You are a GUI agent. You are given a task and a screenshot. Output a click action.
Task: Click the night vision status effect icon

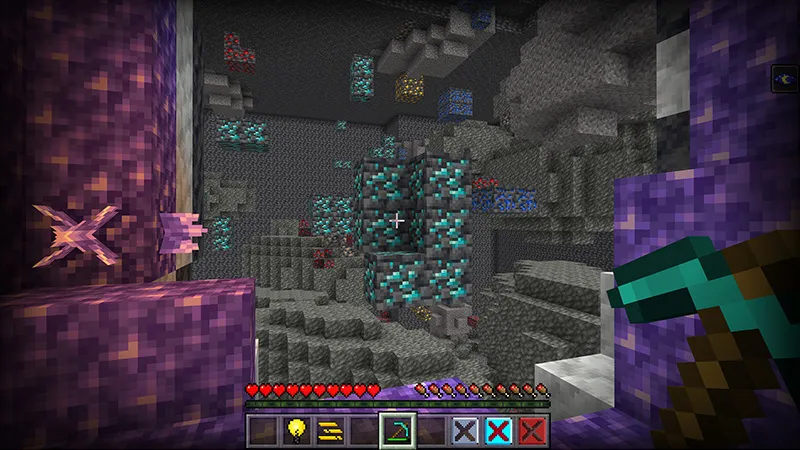point(787,77)
